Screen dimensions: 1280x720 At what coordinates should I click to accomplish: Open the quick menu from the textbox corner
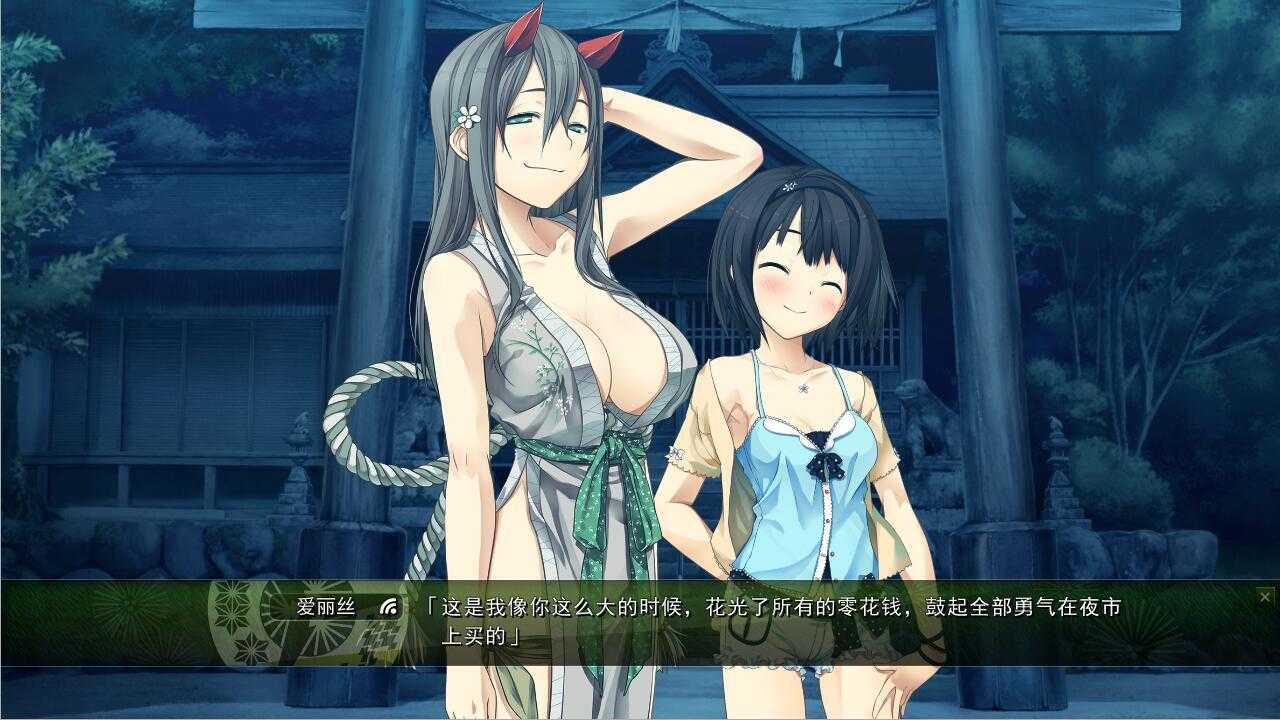1265,596
